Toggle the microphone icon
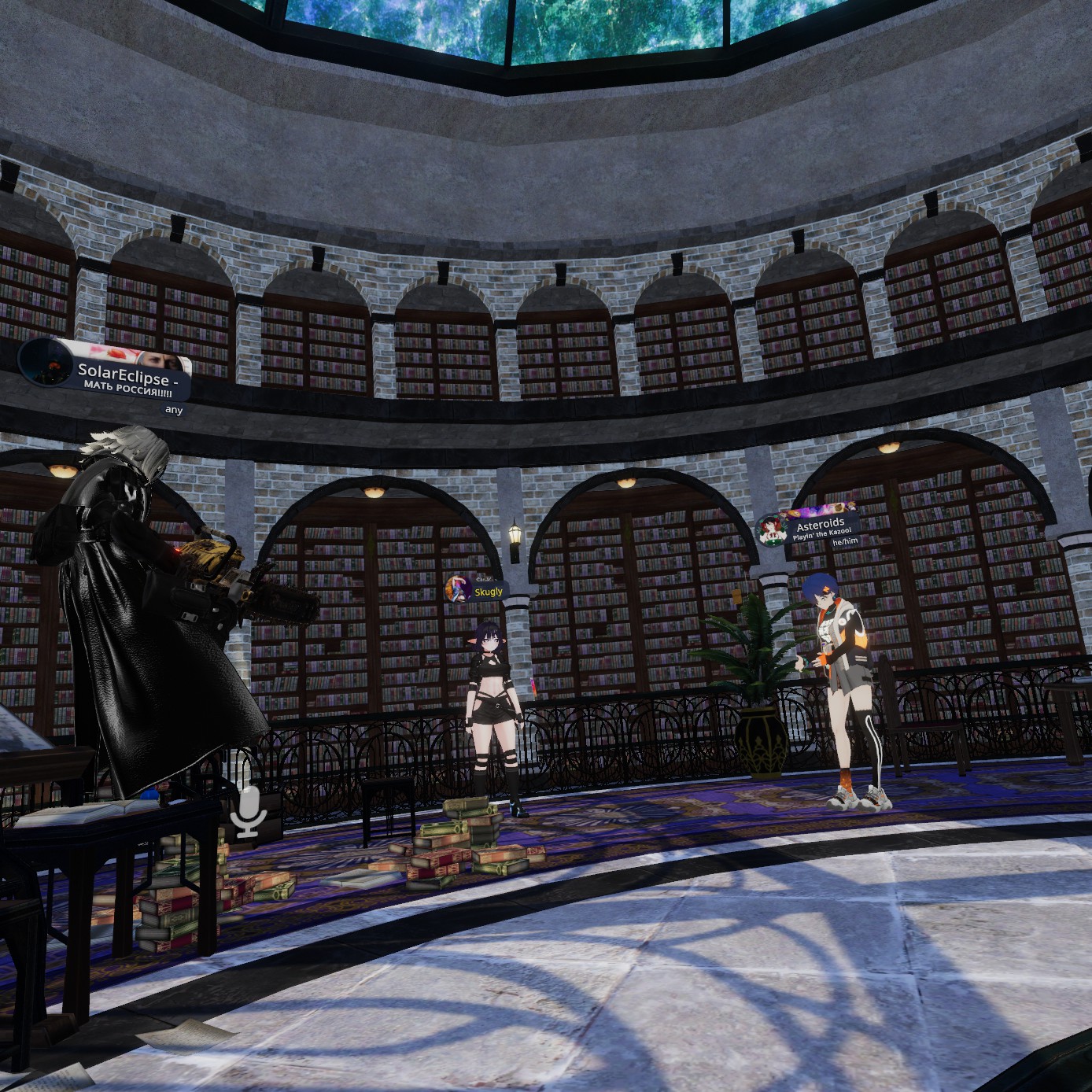This screenshot has width=1092, height=1092. (x=249, y=812)
